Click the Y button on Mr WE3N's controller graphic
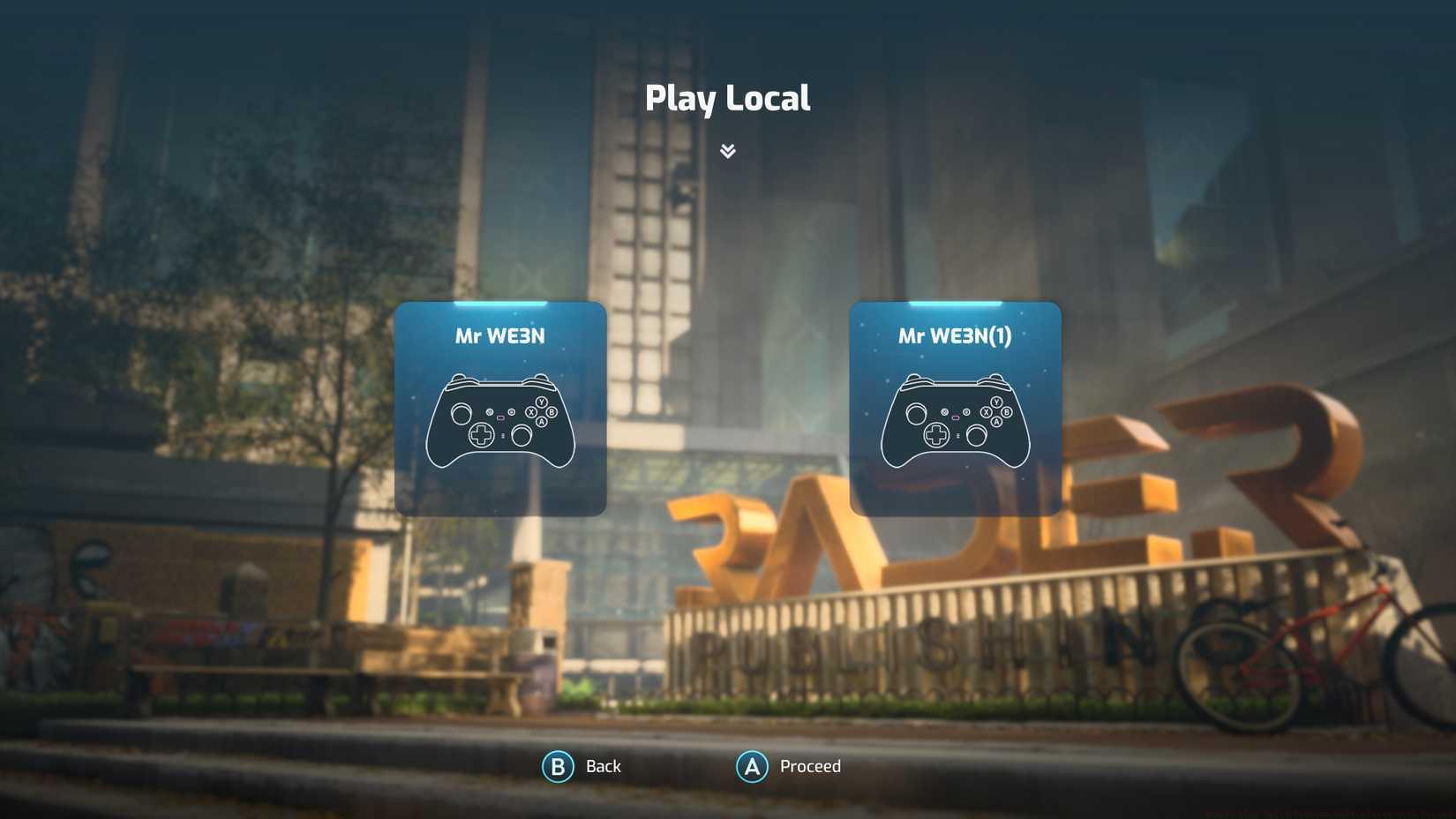 [541, 402]
